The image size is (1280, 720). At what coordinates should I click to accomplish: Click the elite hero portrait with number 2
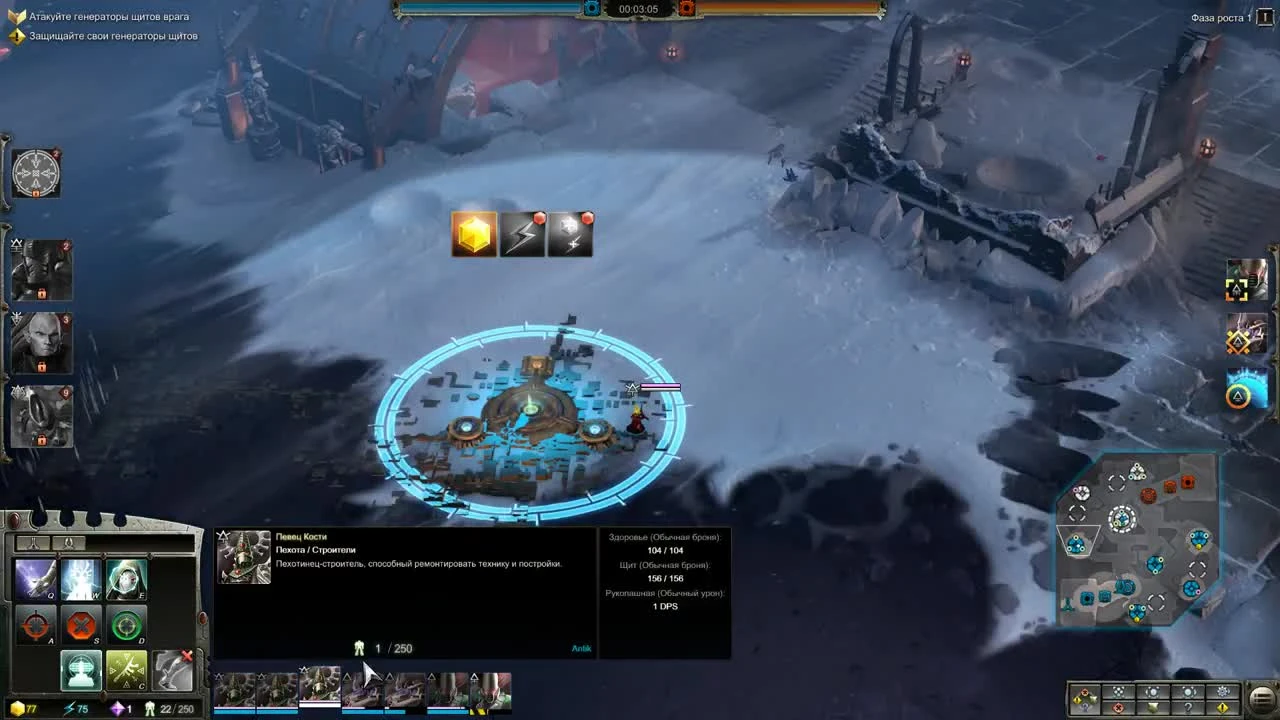pos(40,268)
